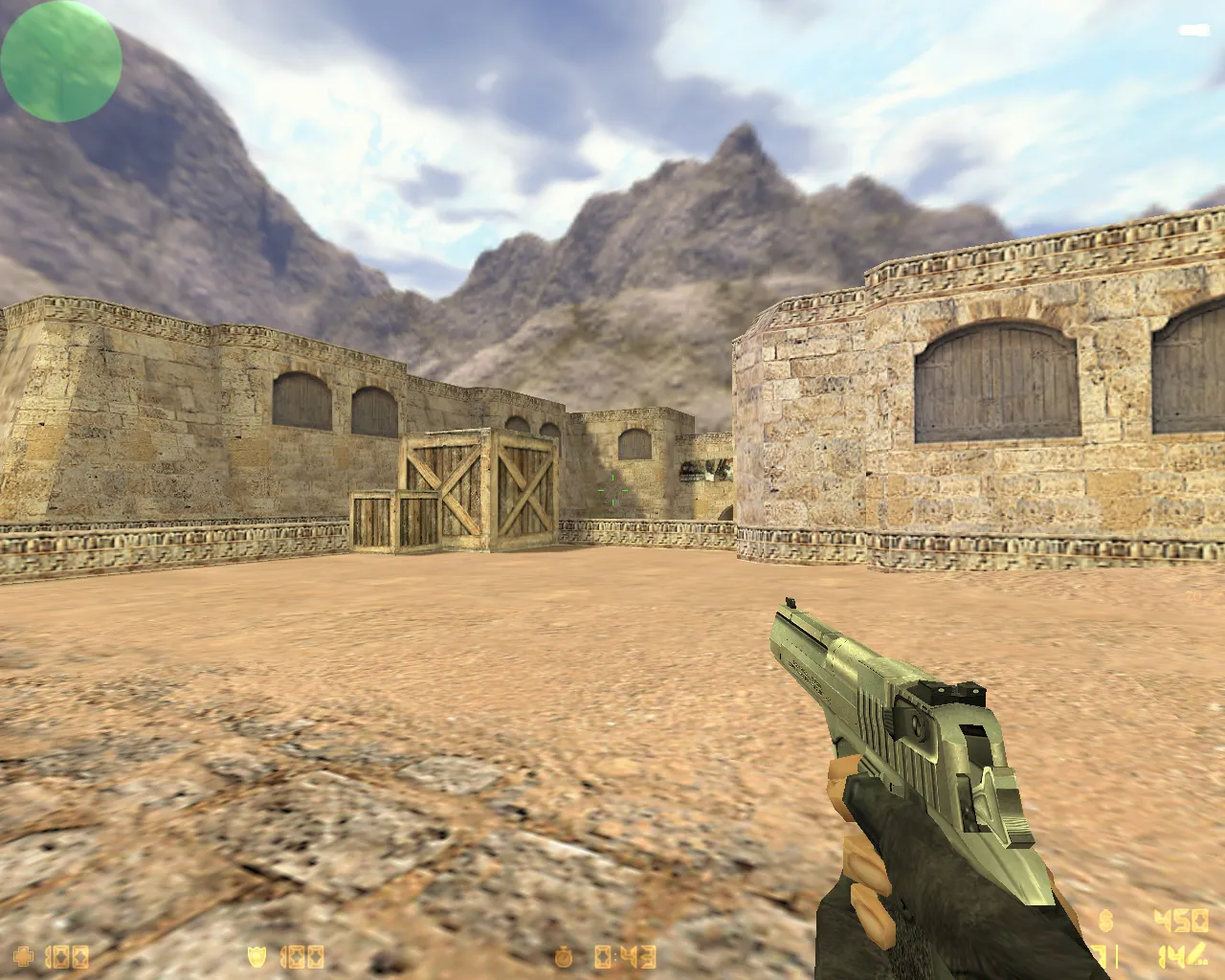
Task: Click the health cross icon
Action: pos(23,955)
